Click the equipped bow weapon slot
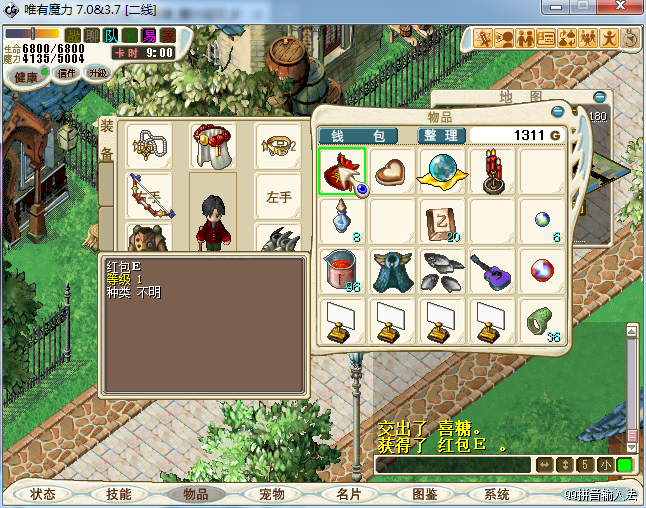The width and height of the screenshot is (646, 508). (150, 197)
